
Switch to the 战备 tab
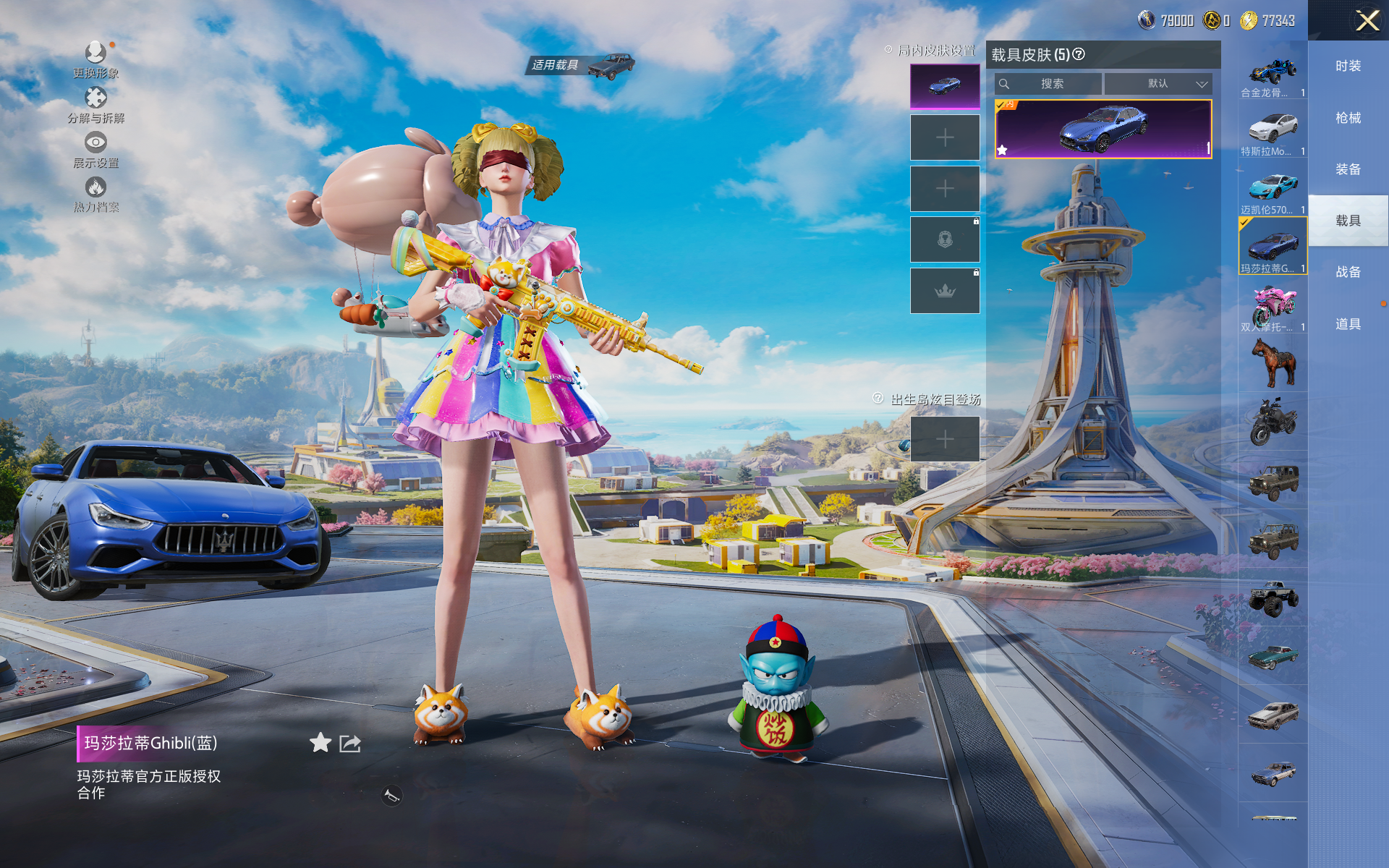coord(1348,272)
